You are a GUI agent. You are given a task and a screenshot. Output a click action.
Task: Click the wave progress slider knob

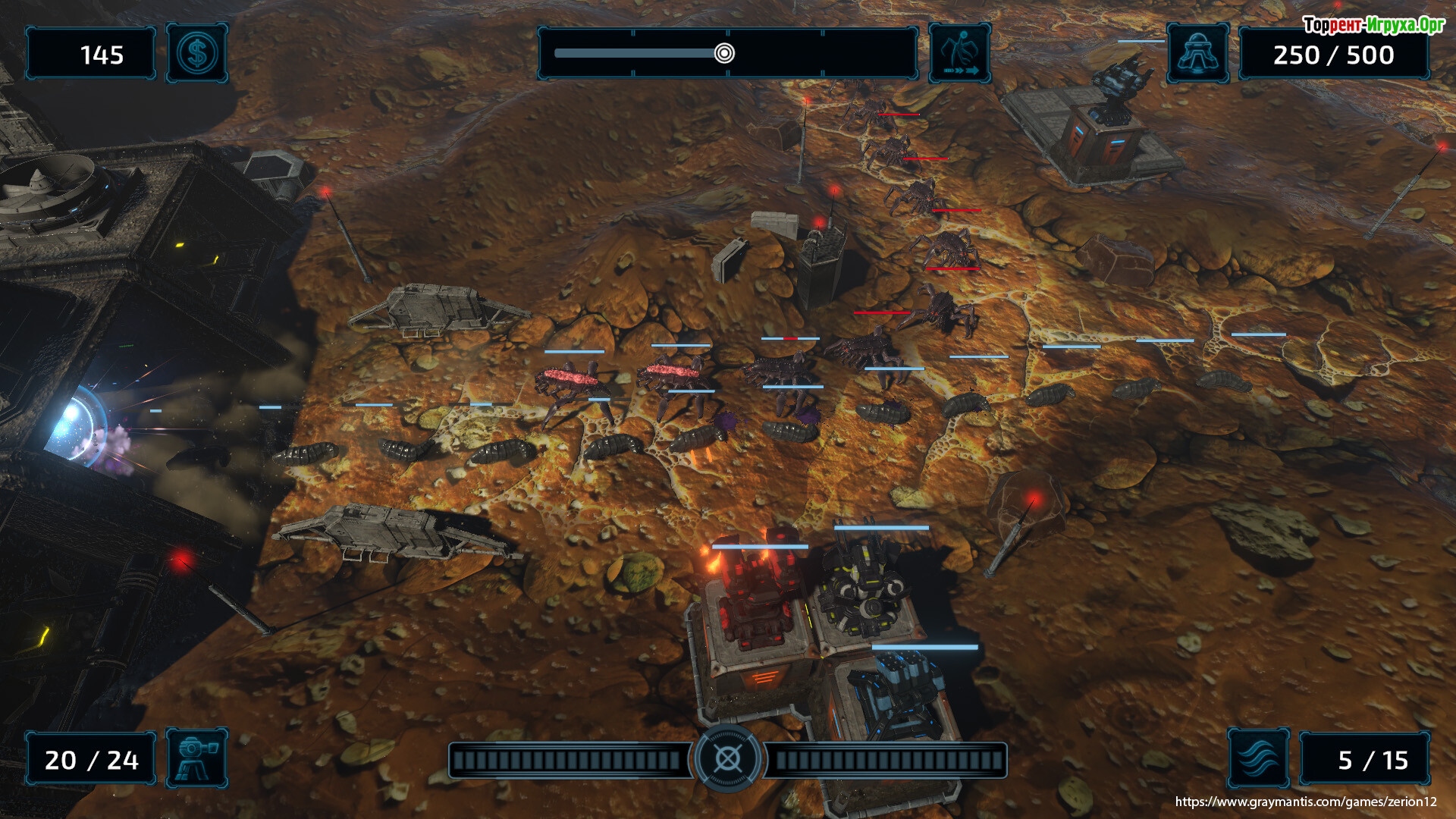point(724,53)
